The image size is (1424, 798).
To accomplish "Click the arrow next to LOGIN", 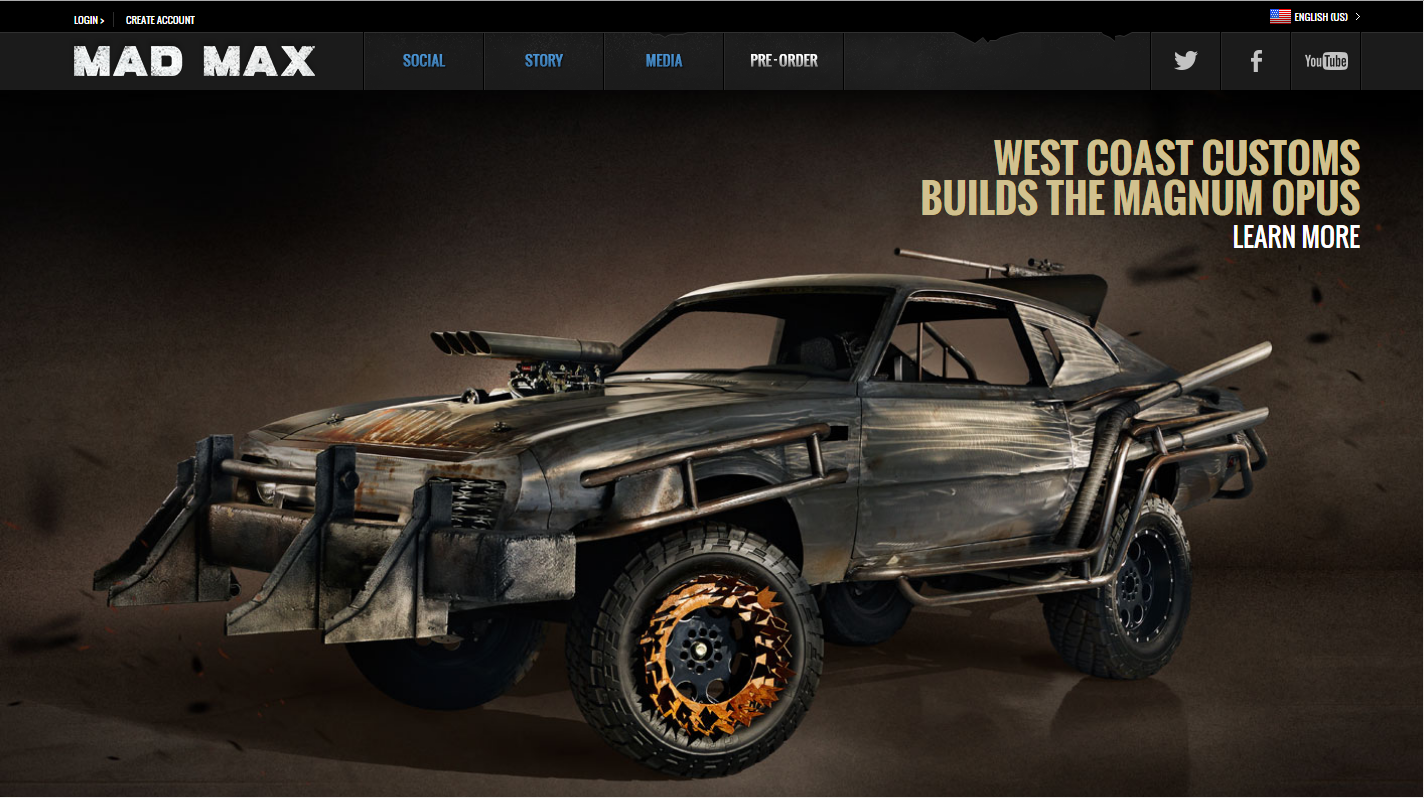I will click(x=101, y=19).
